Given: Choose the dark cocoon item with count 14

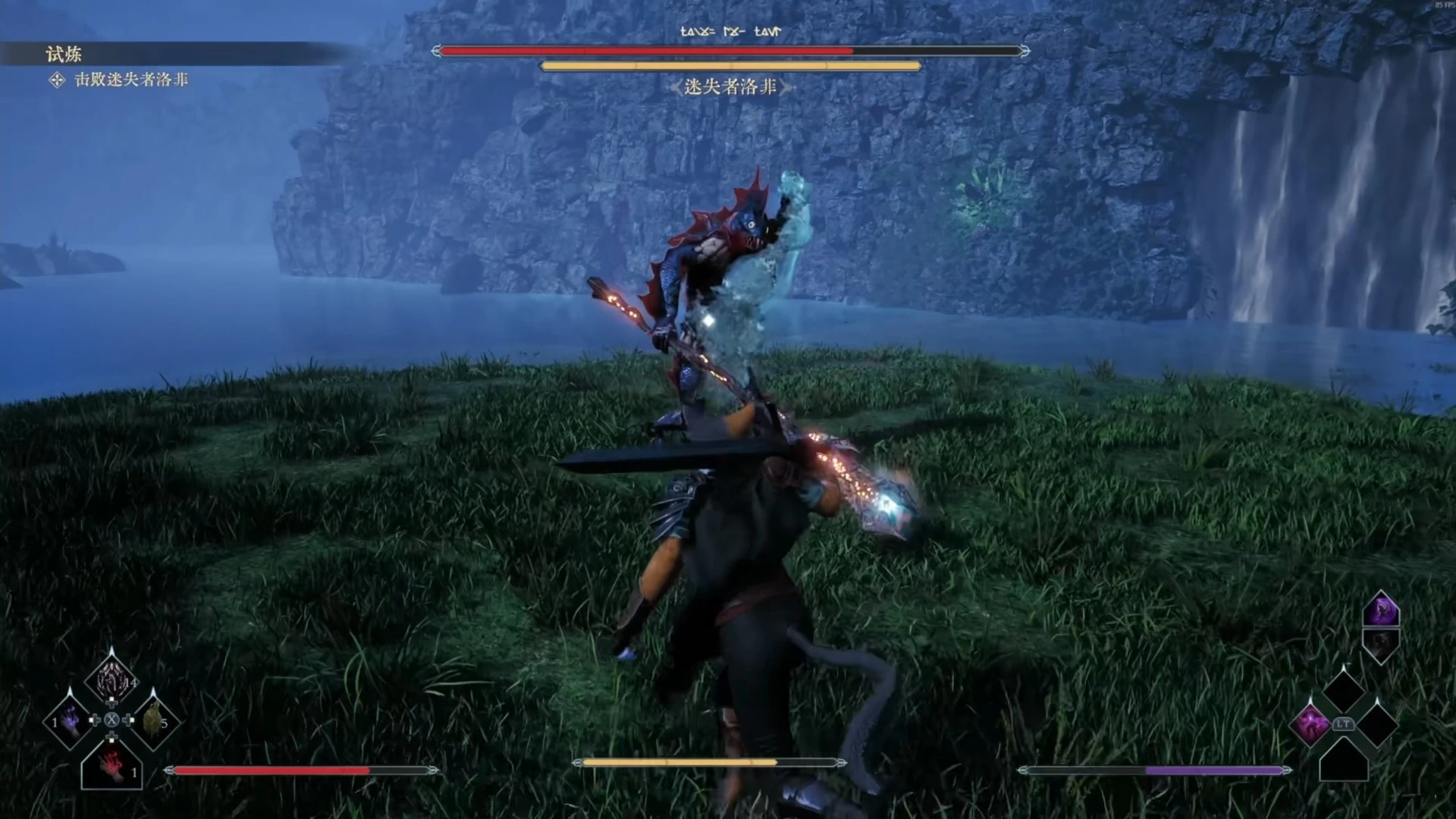Looking at the screenshot, I should tap(111, 677).
